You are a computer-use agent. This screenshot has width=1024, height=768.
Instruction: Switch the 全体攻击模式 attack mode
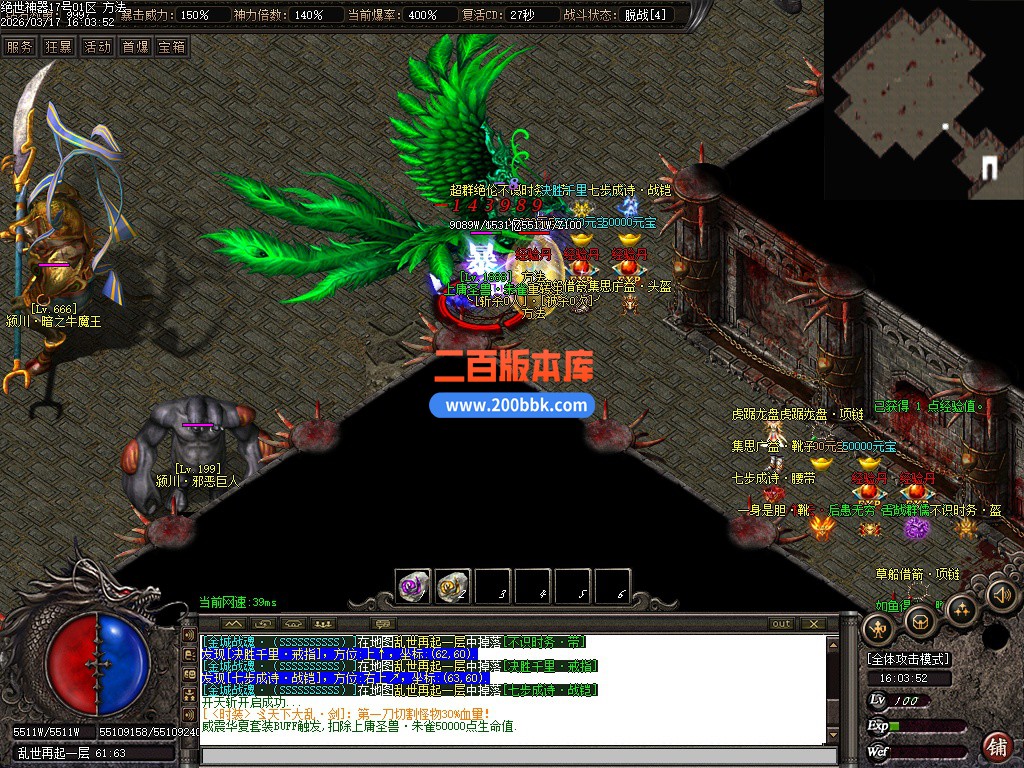coord(909,660)
